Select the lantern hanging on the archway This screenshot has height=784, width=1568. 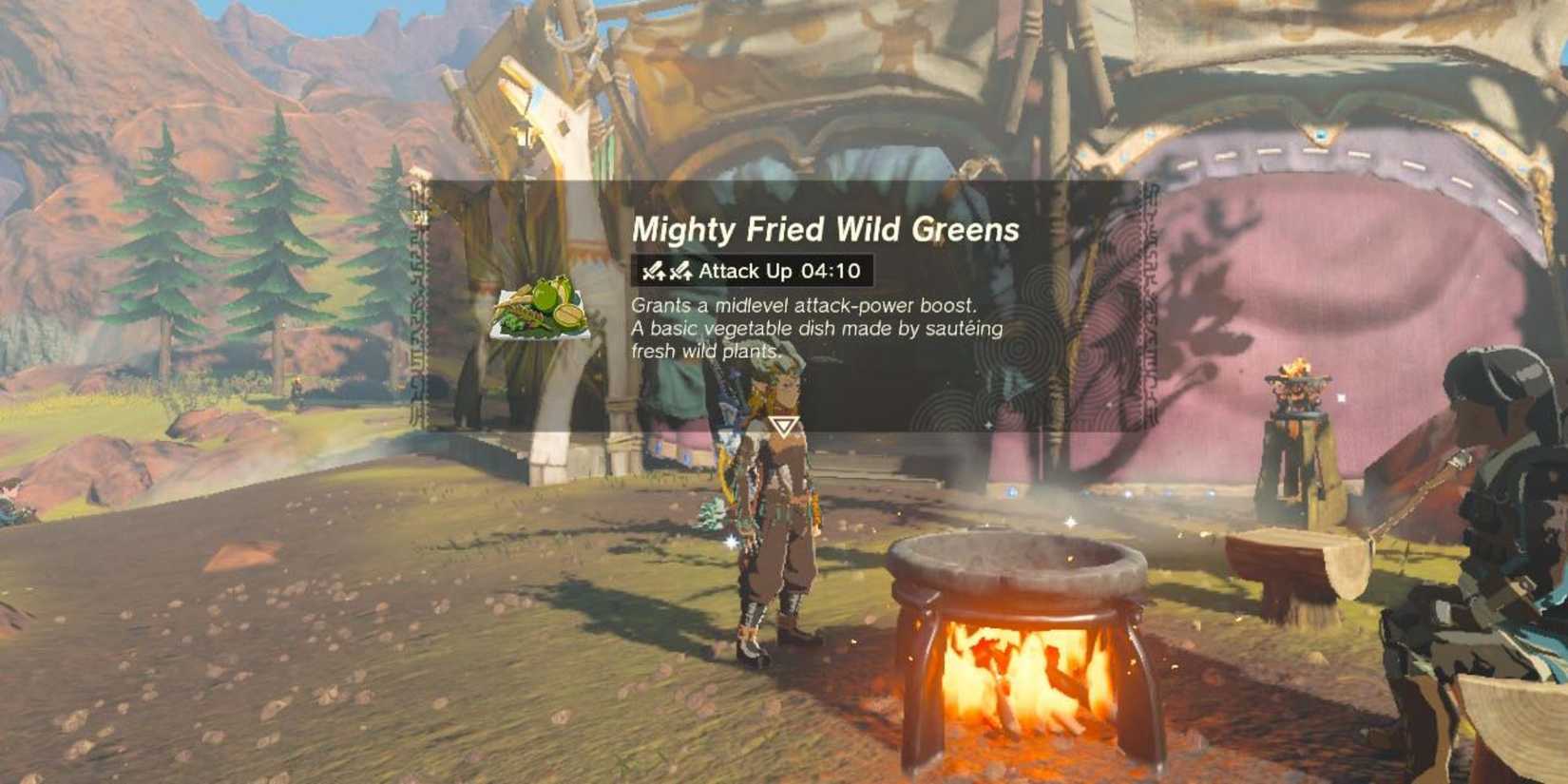524,135
